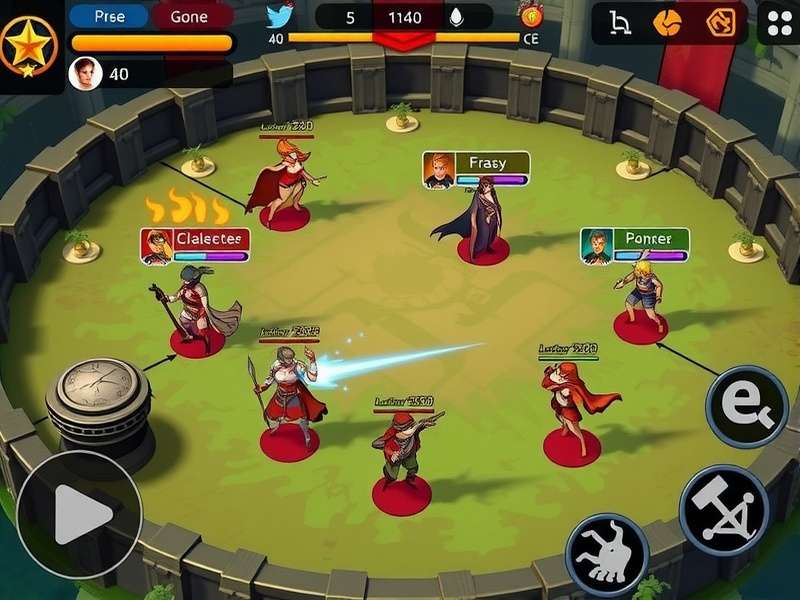Switch to the Prse tab
This screenshot has width=800, height=600.
[x=108, y=16]
